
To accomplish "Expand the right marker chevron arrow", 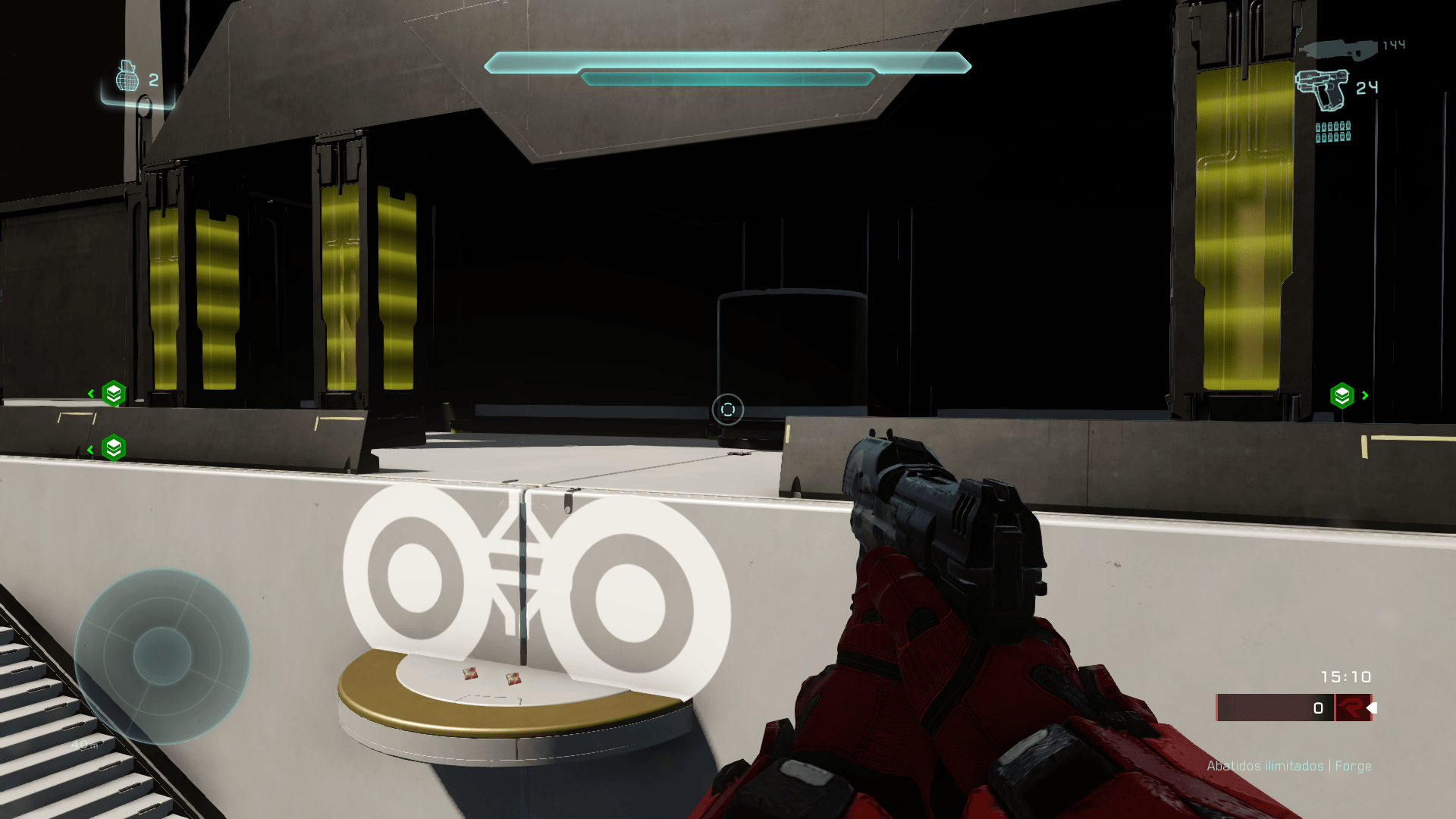I will (x=1365, y=395).
